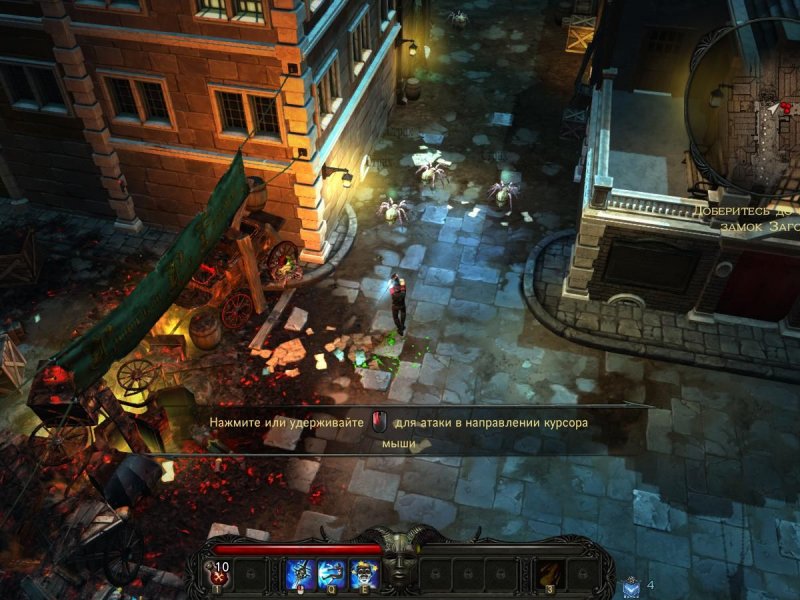This screenshot has height=600, width=800.
Task: Trigger the E skill with the white-bearded face
Action: [364, 573]
